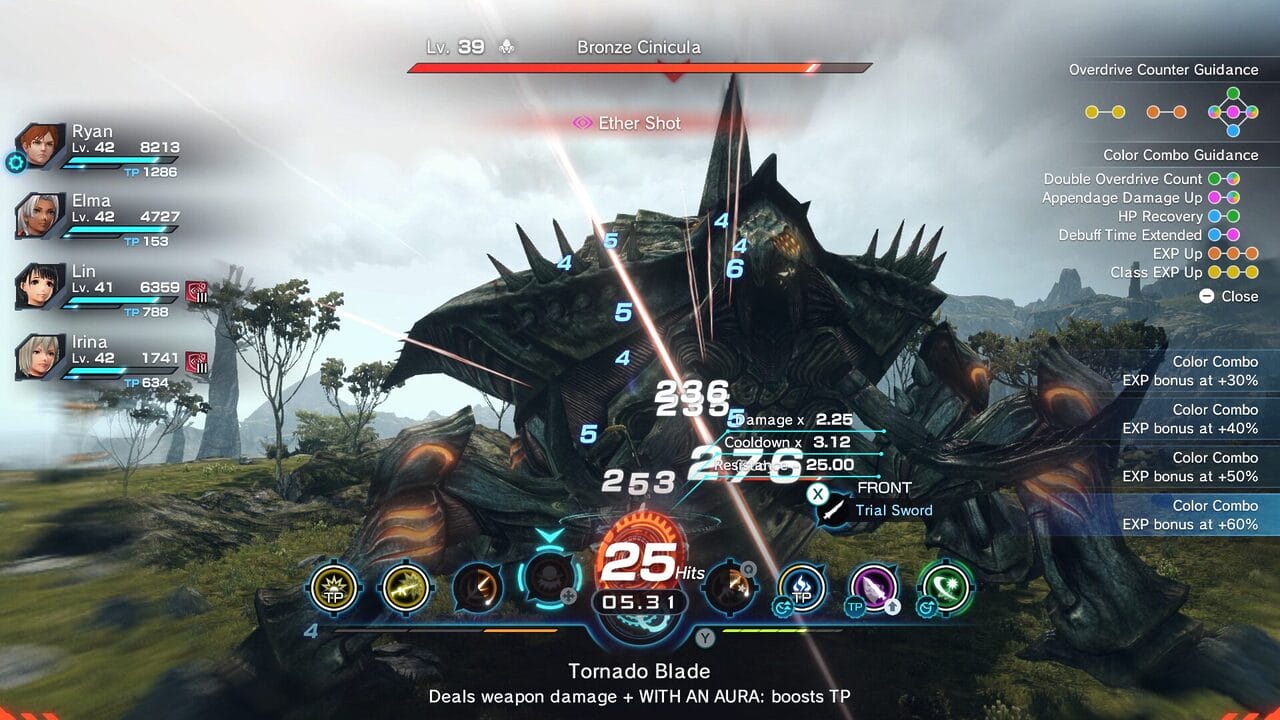The width and height of the screenshot is (1280, 720).
Task: Cast the purple crystal buff art
Action: 873,587
